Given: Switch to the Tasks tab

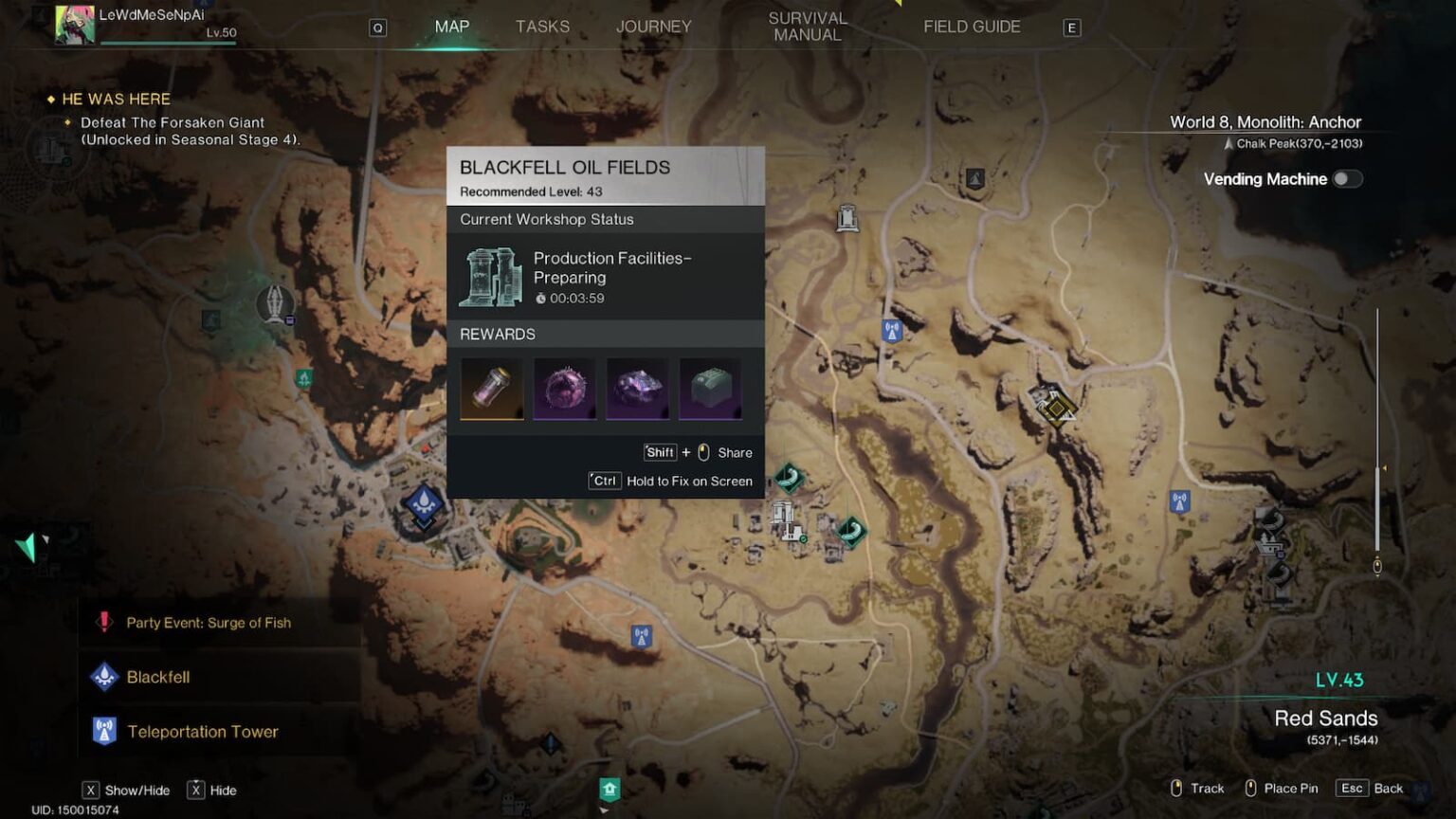Looking at the screenshot, I should pos(542,27).
